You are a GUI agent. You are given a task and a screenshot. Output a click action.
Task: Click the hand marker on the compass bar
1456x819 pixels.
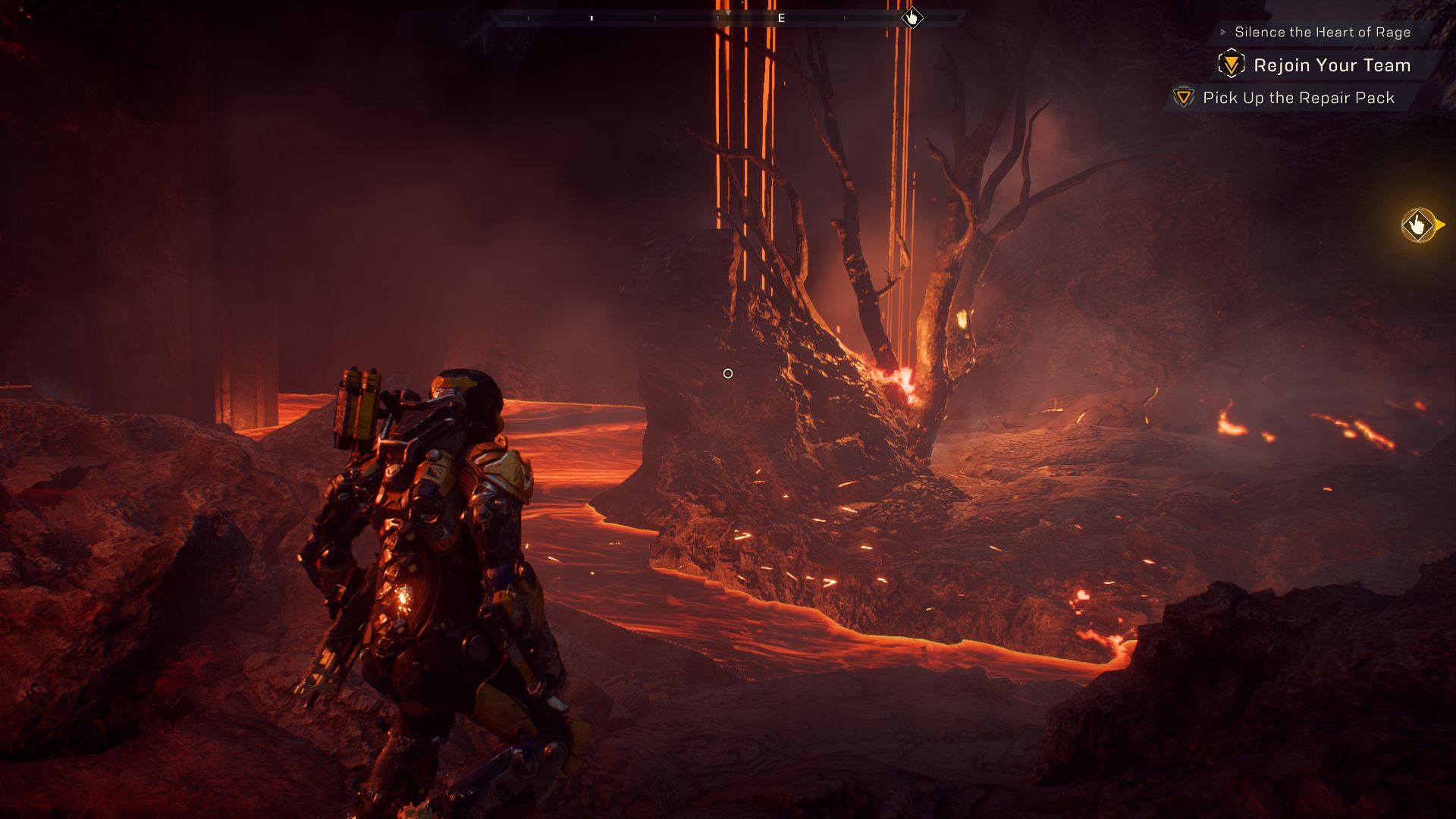pyautogui.click(x=912, y=17)
